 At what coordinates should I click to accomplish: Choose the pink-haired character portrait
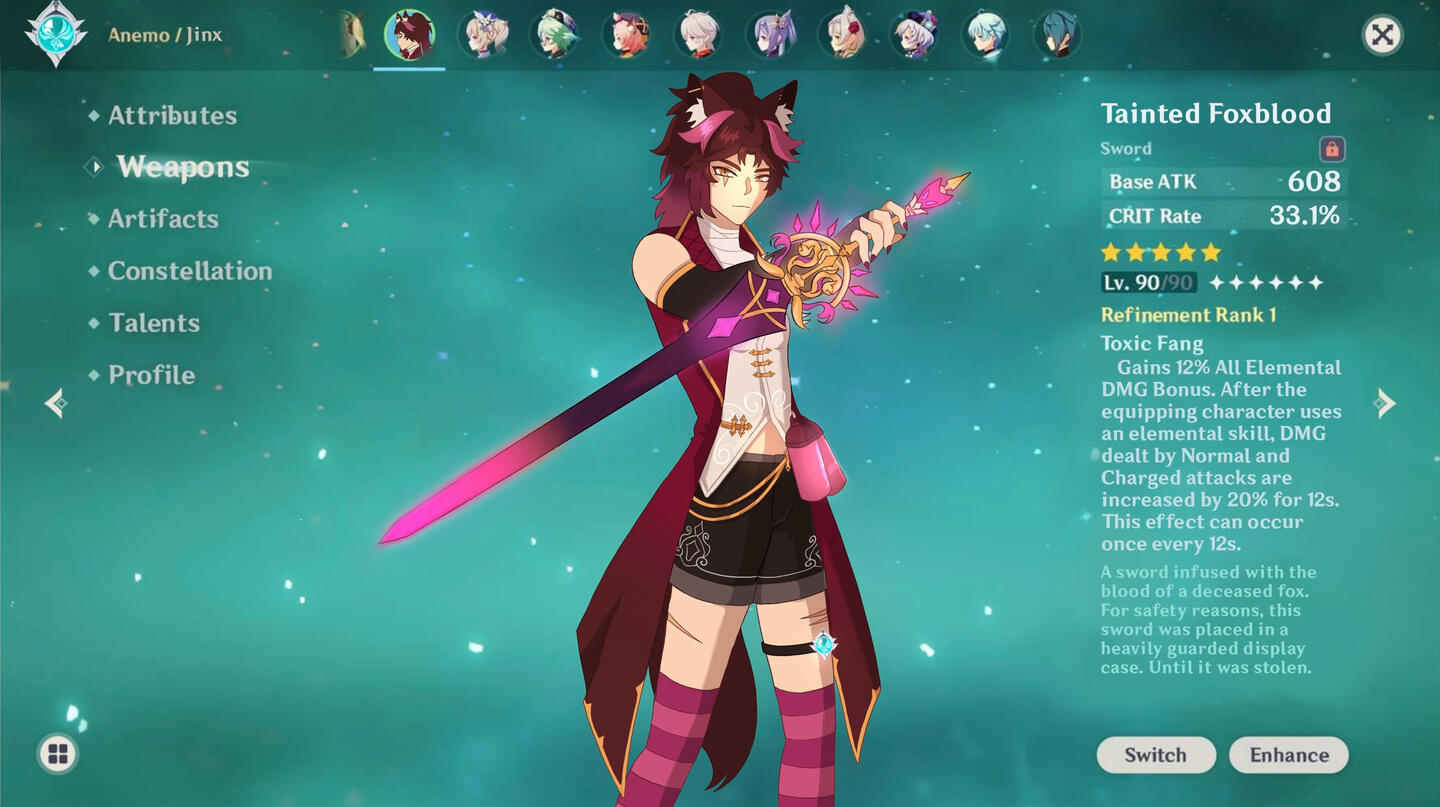point(627,35)
